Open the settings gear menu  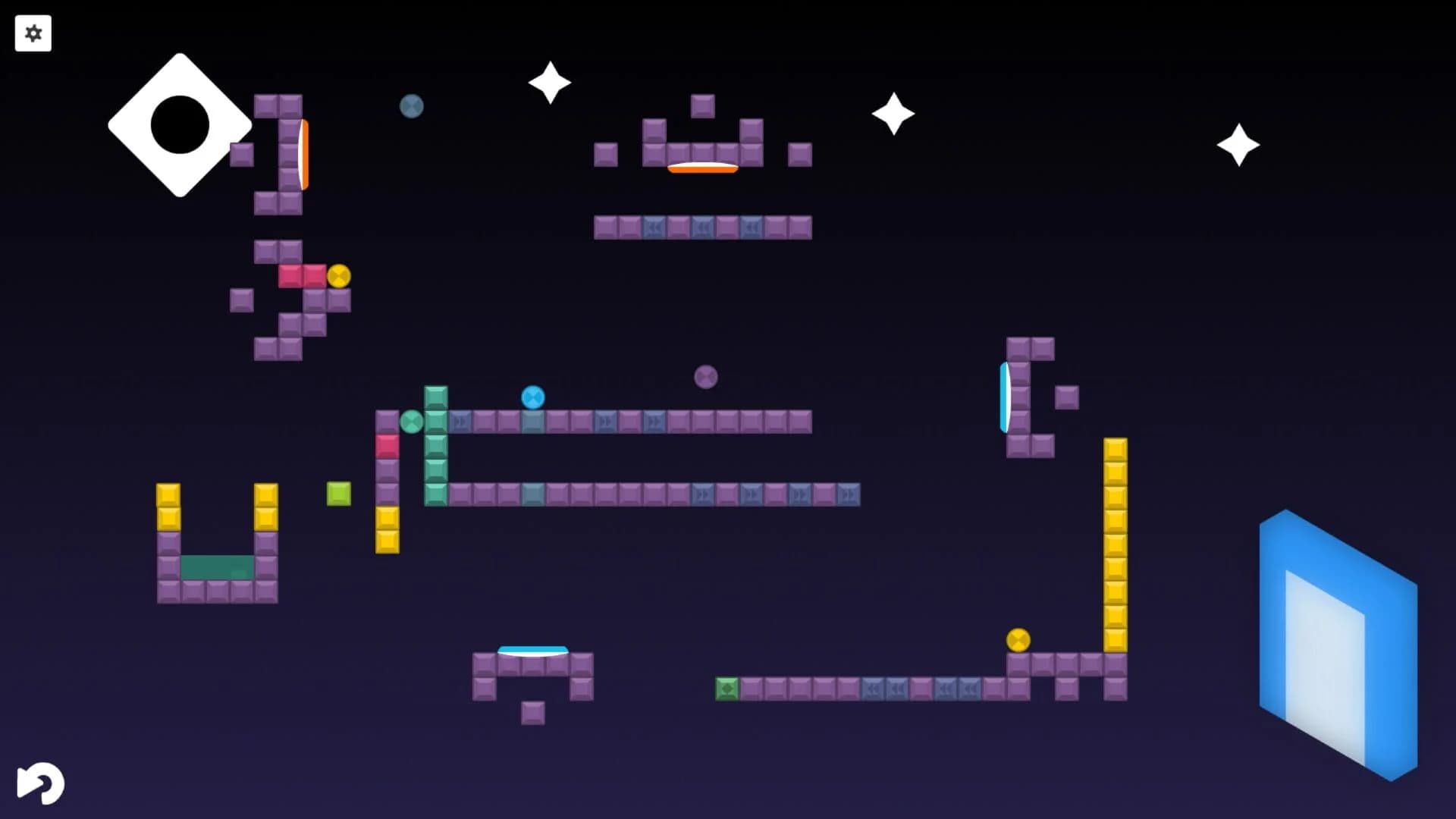[33, 33]
